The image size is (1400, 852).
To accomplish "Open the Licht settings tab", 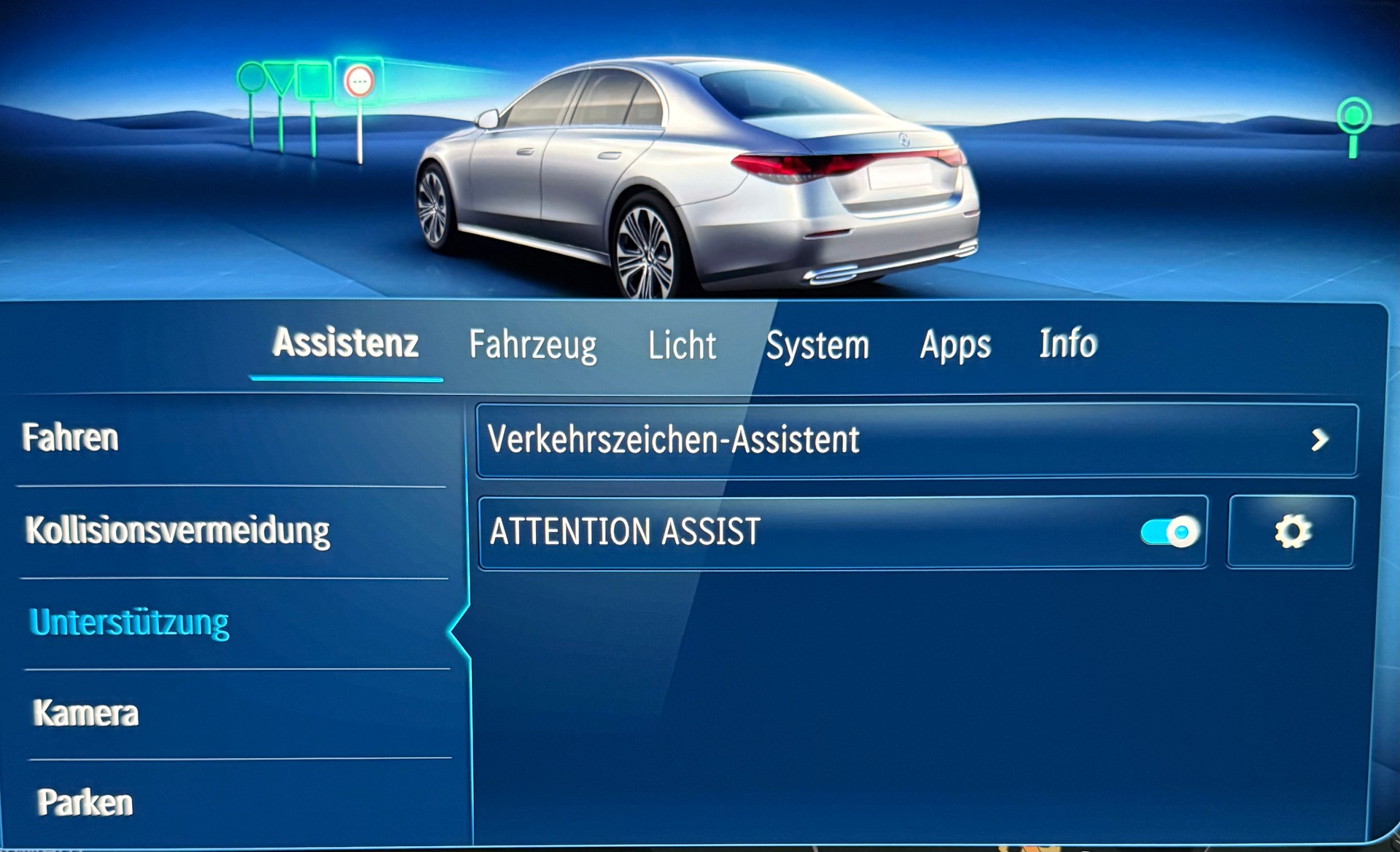I will click(682, 345).
